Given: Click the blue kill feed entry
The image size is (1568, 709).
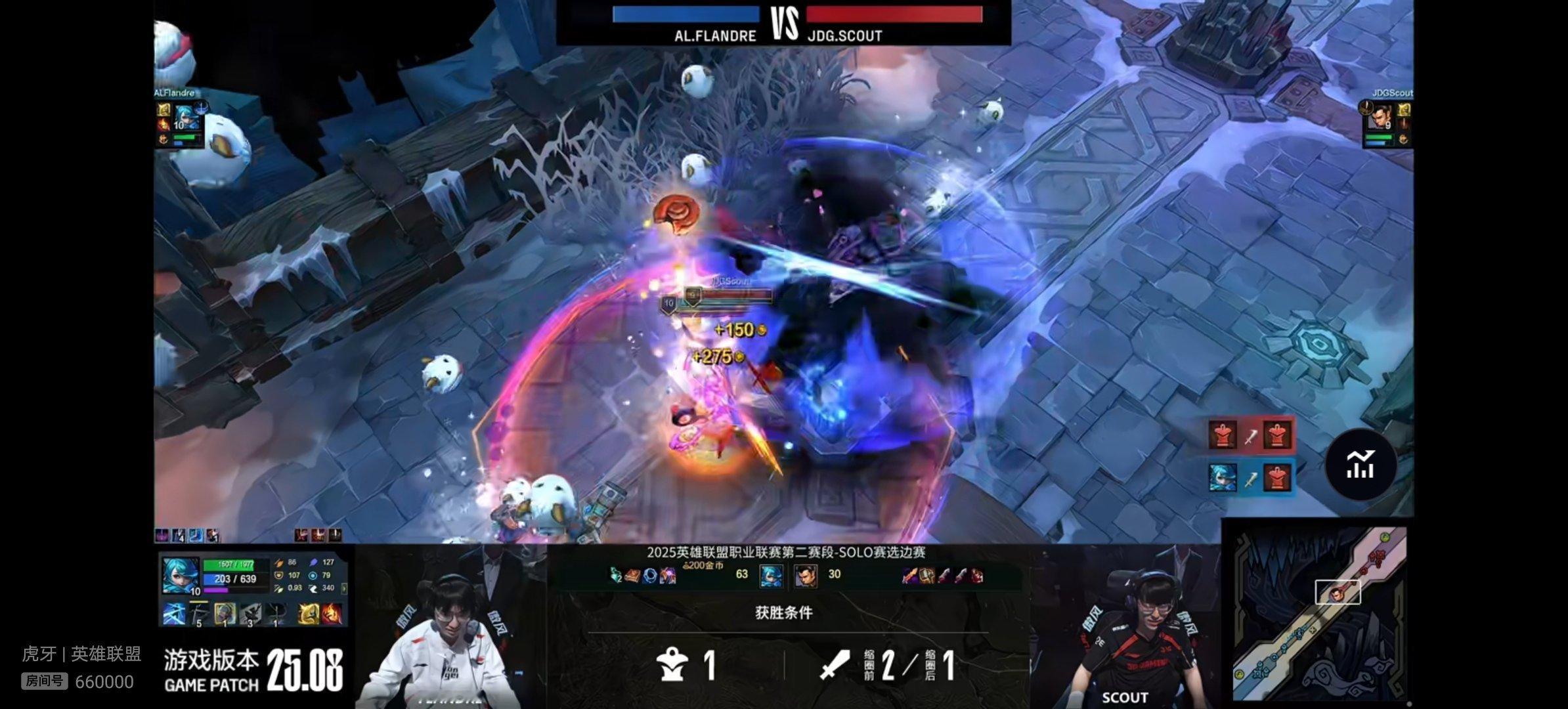Looking at the screenshot, I should [x=1250, y=477].
